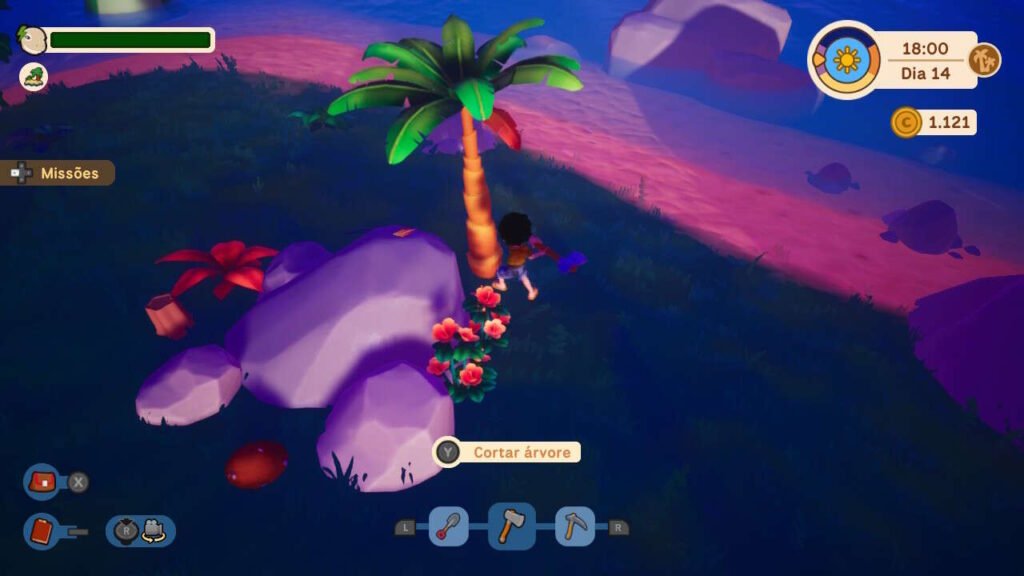
Task: Open the red journal book
Action: (x=43, y=530)
